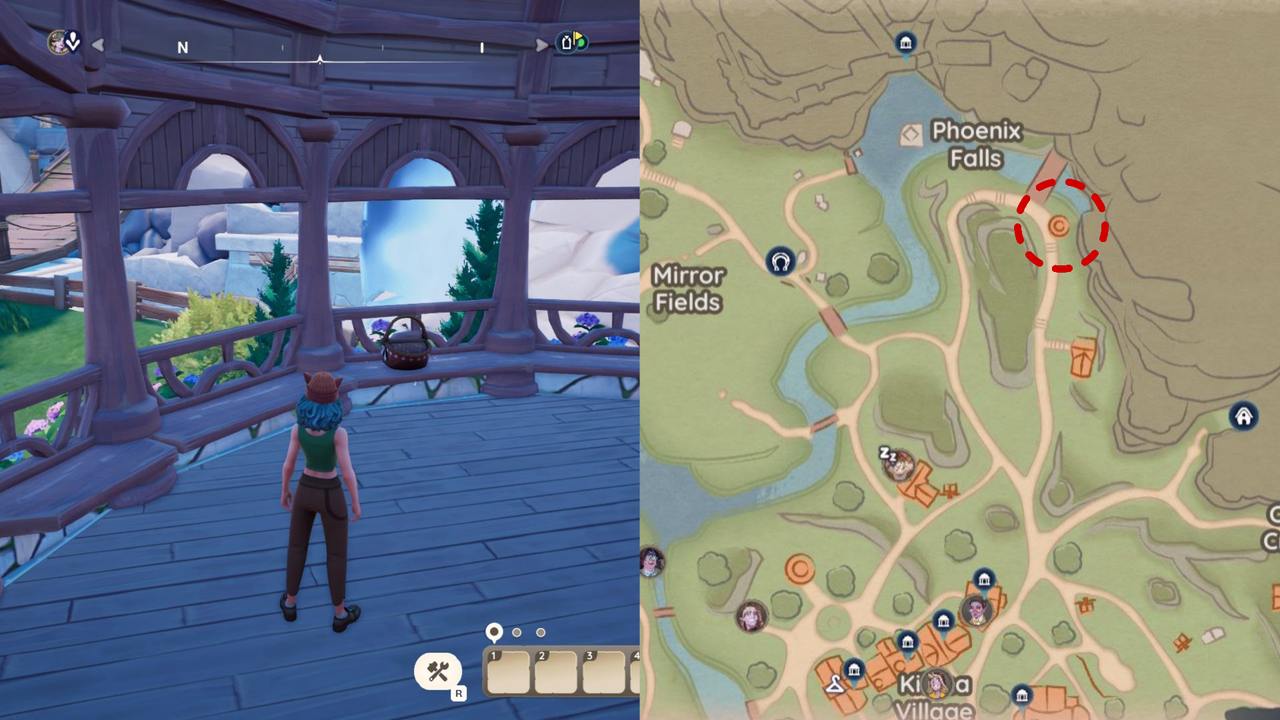Click the glasses-wearing villager portrait at map edge

click(651, 562)
